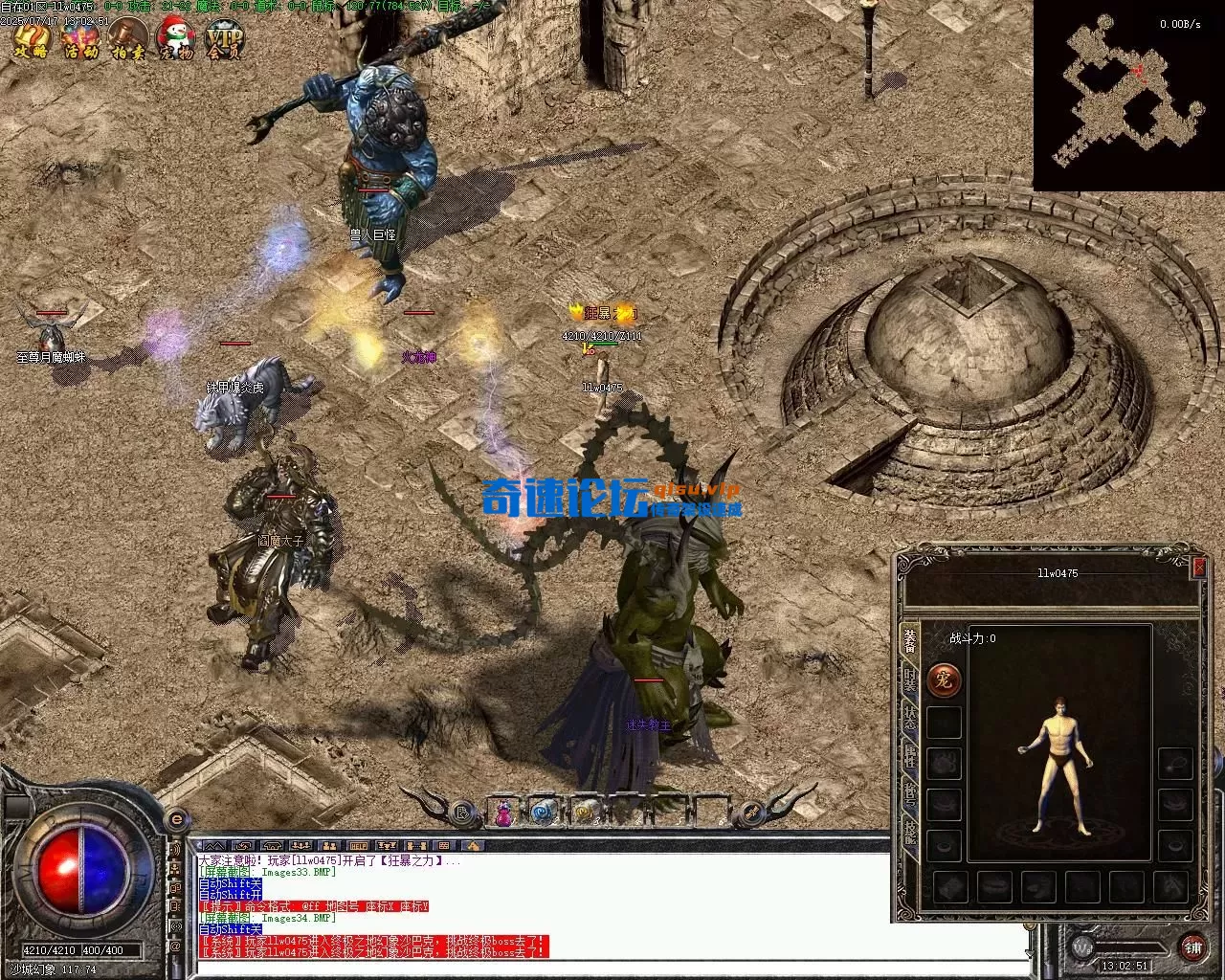This screenshot has height=980, width=1225.
Task: Close the character equipment panel
Action: click(x=1199, y=568)
